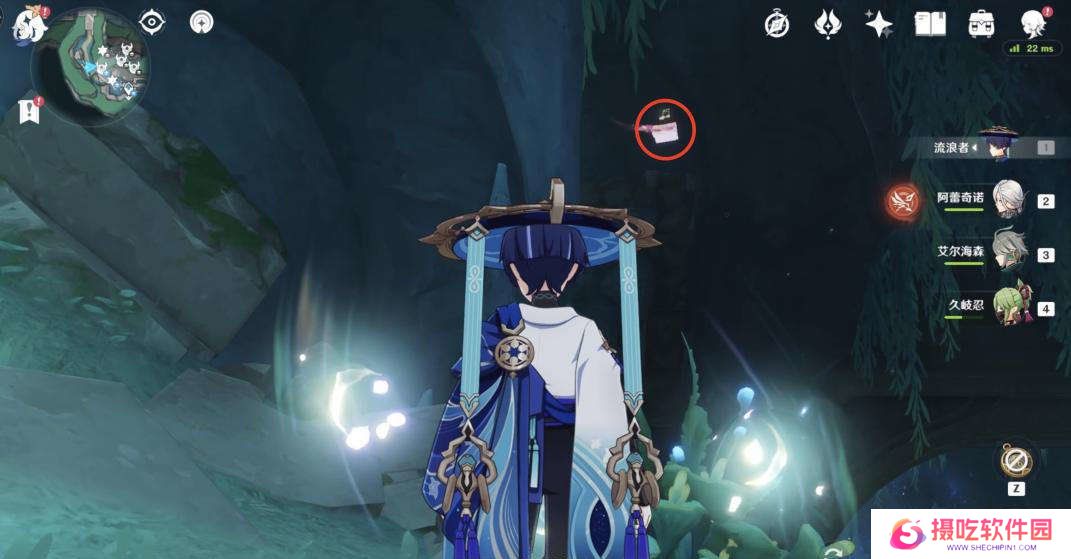Screen dimensions: 1071x559
Task: Open the backpack inventory
Action: pyautogui.click(x=981, y=24)
